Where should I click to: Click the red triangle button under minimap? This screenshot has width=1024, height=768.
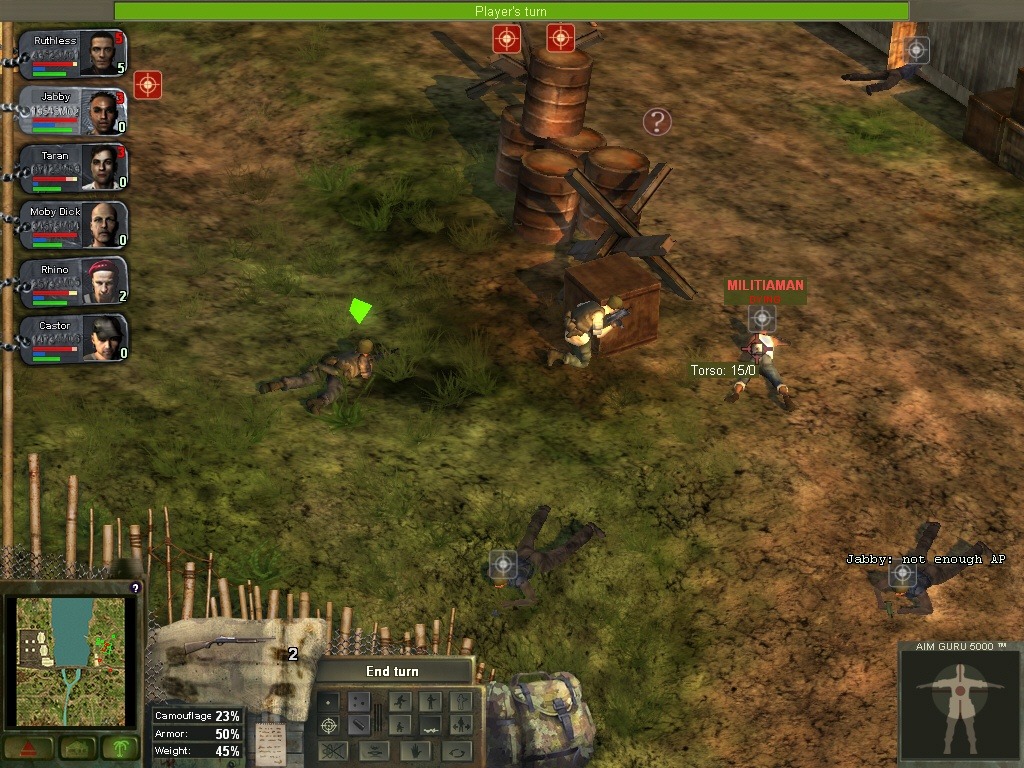[x=27, y=748]
